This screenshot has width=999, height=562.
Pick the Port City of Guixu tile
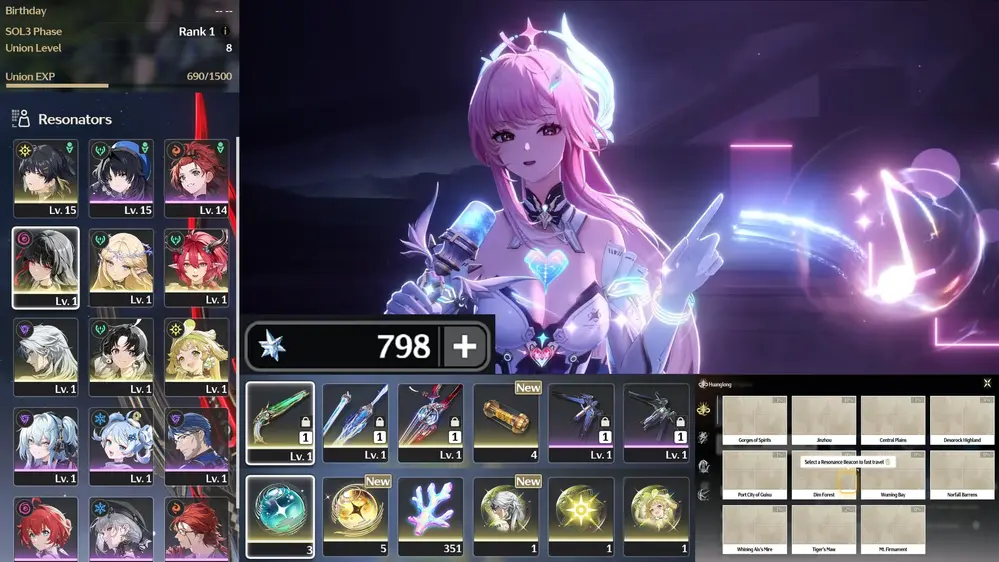tap(754, 474)
